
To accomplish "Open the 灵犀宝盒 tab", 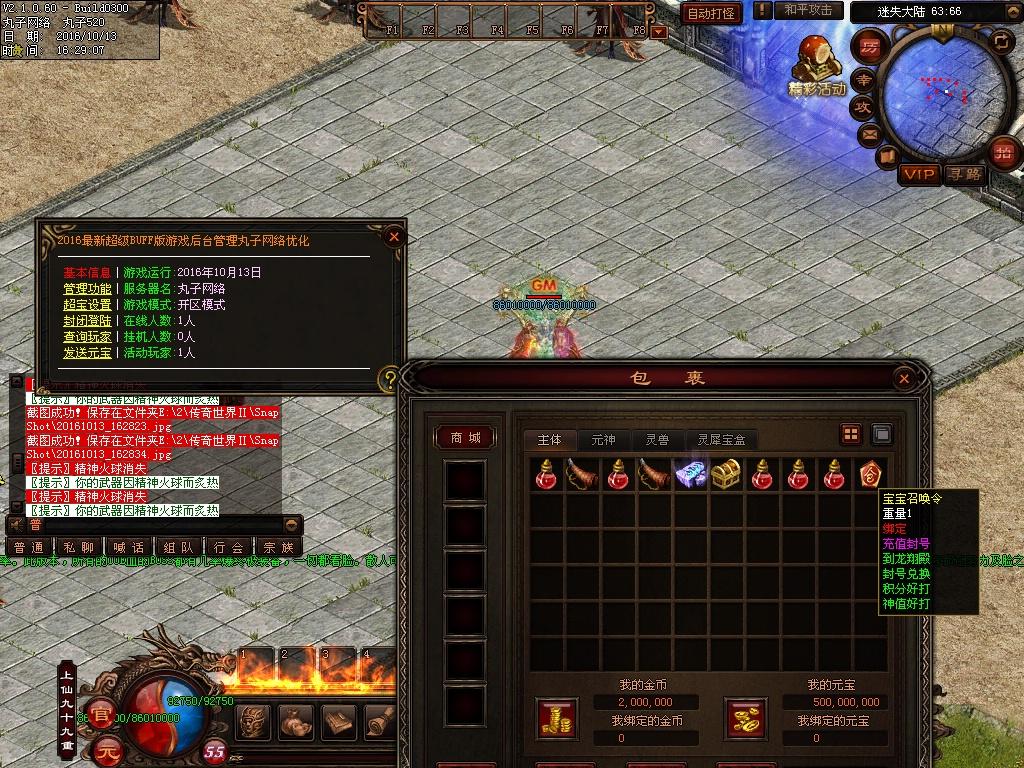I will pyautogui.click(x=721, y=440).
